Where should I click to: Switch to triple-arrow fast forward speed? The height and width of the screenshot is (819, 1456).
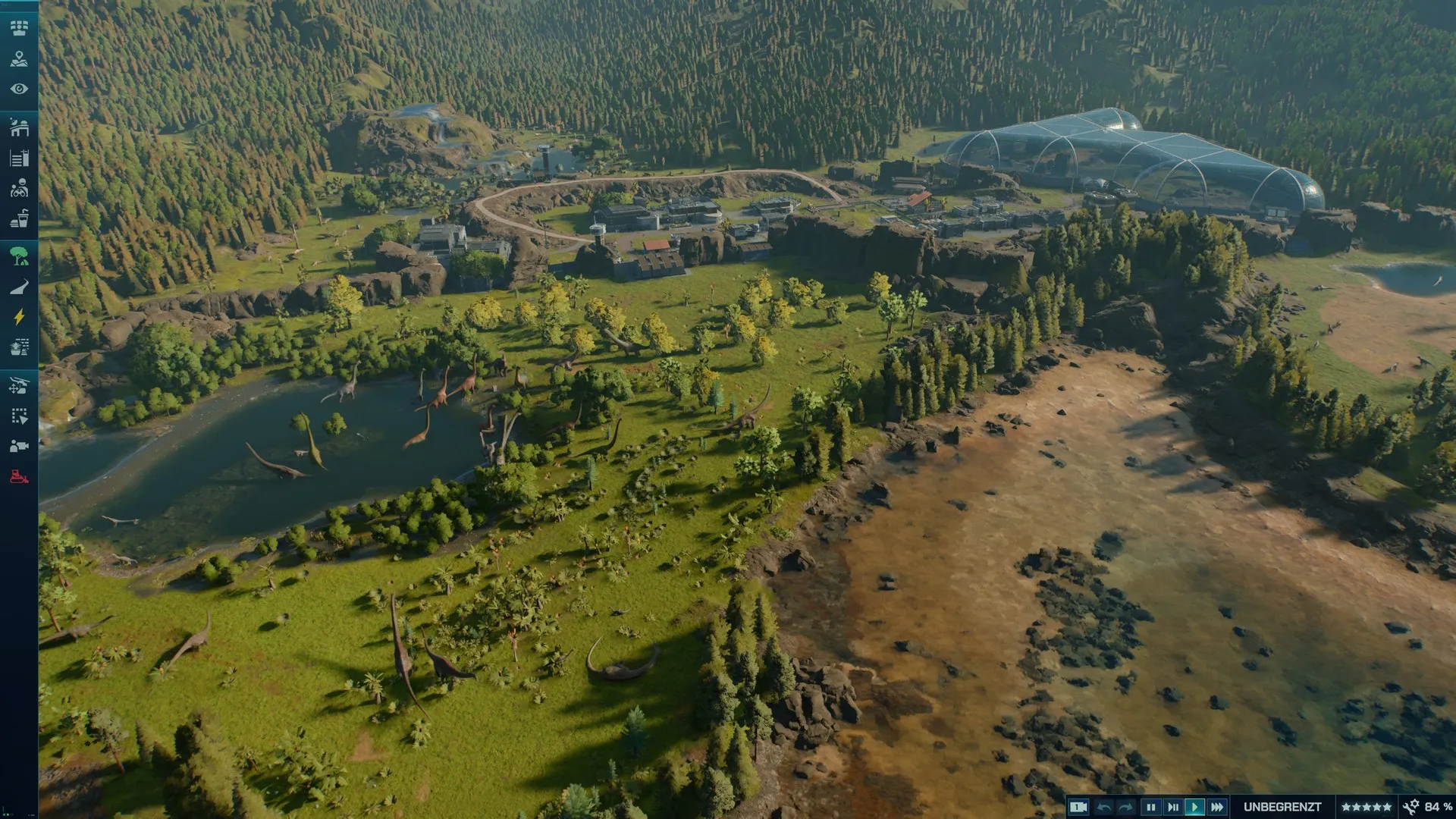click(x=1218, y=807)
